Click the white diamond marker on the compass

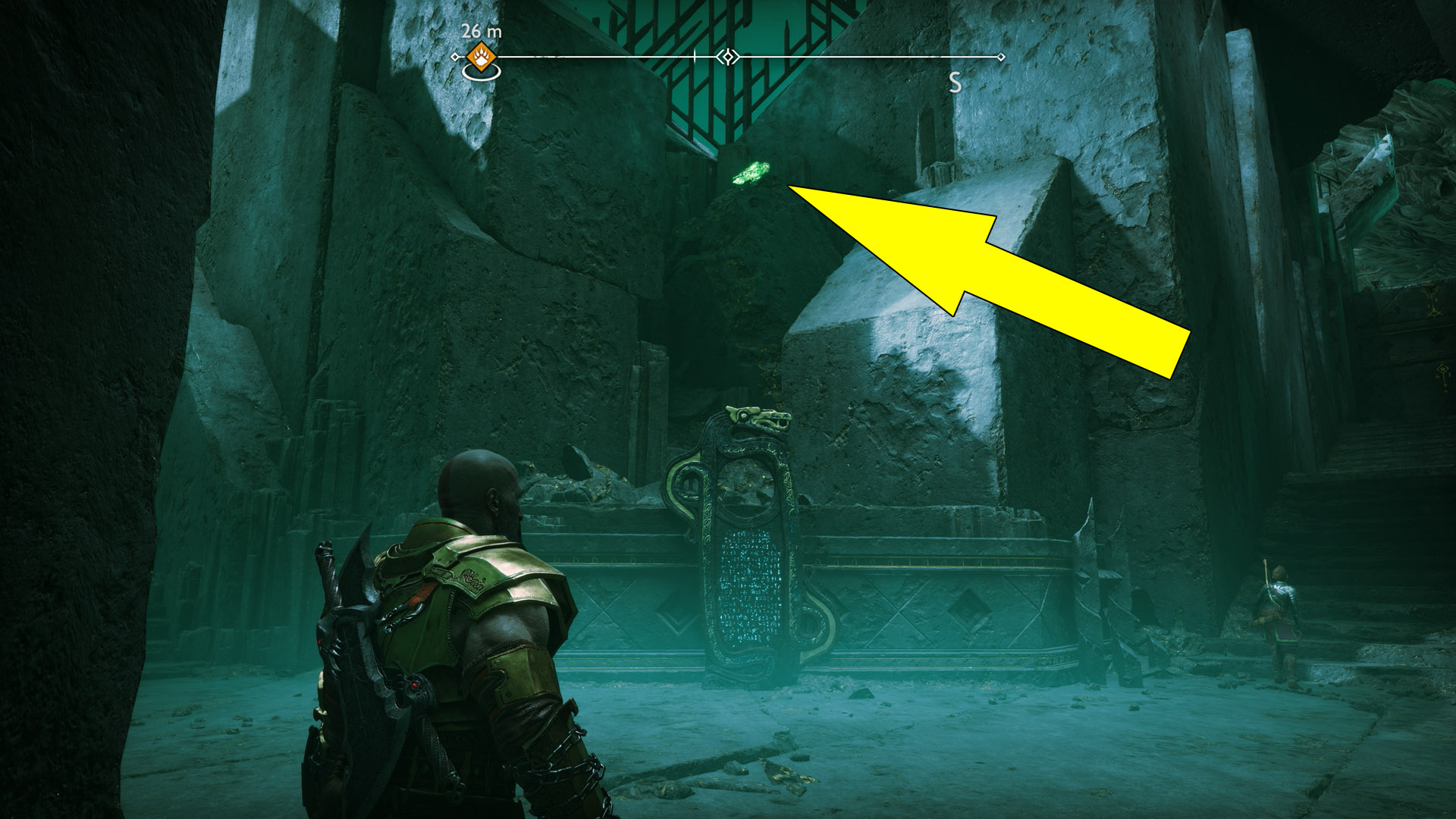point(728,57)
